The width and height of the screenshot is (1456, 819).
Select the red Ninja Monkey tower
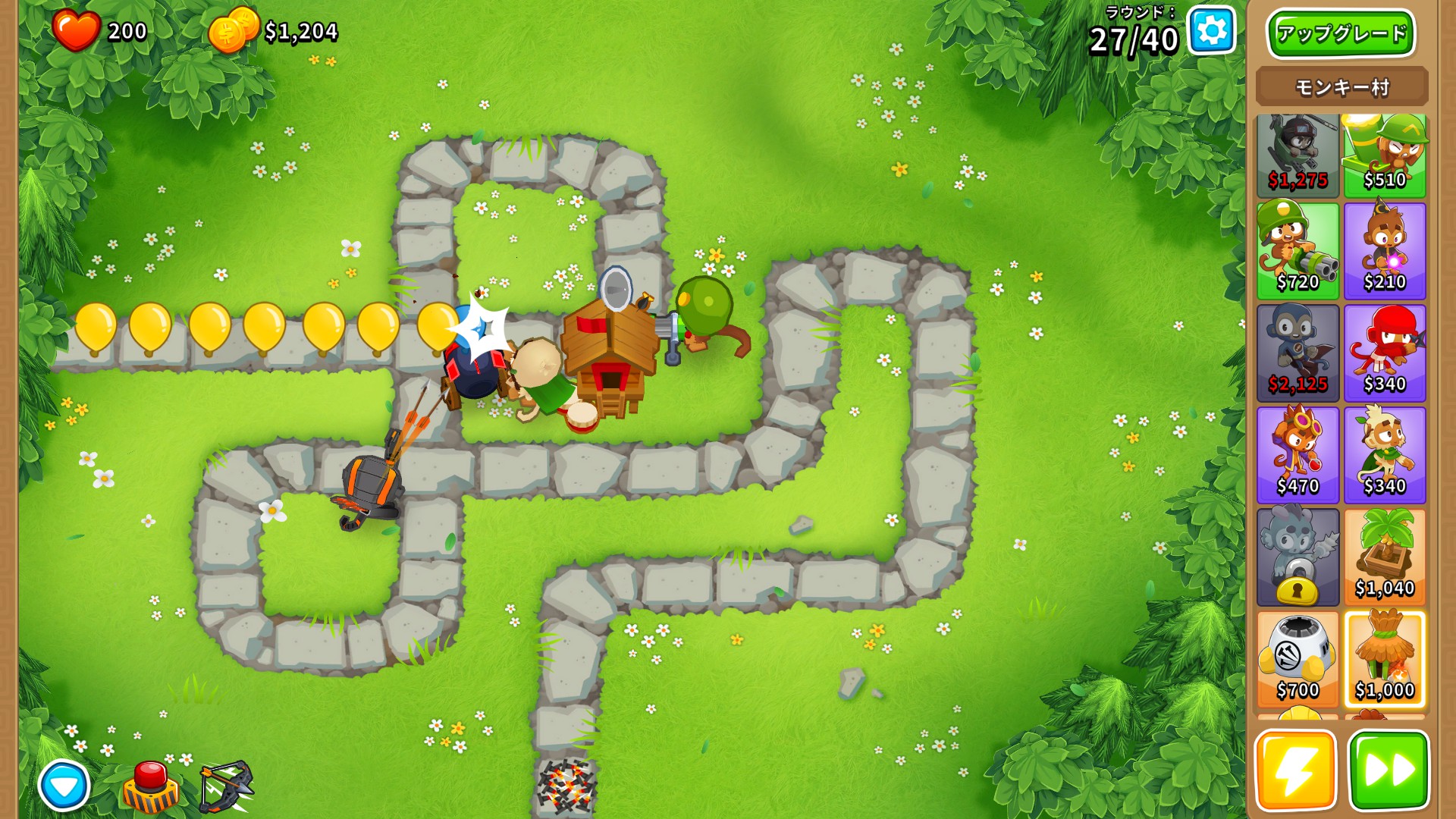coord(1385,353)
